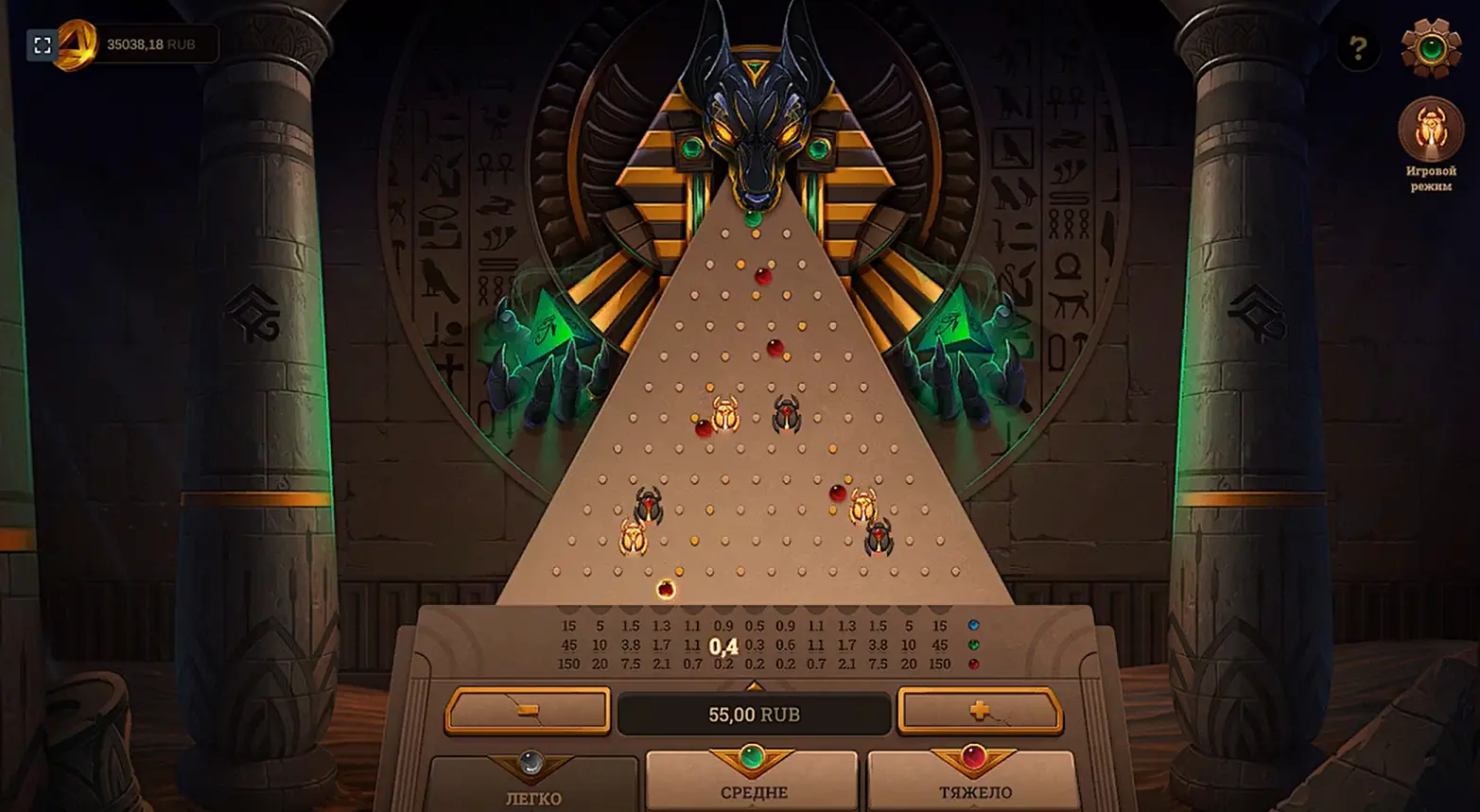Click the red gem emblem above ТЯЖЕЛО

pos(972,756)
